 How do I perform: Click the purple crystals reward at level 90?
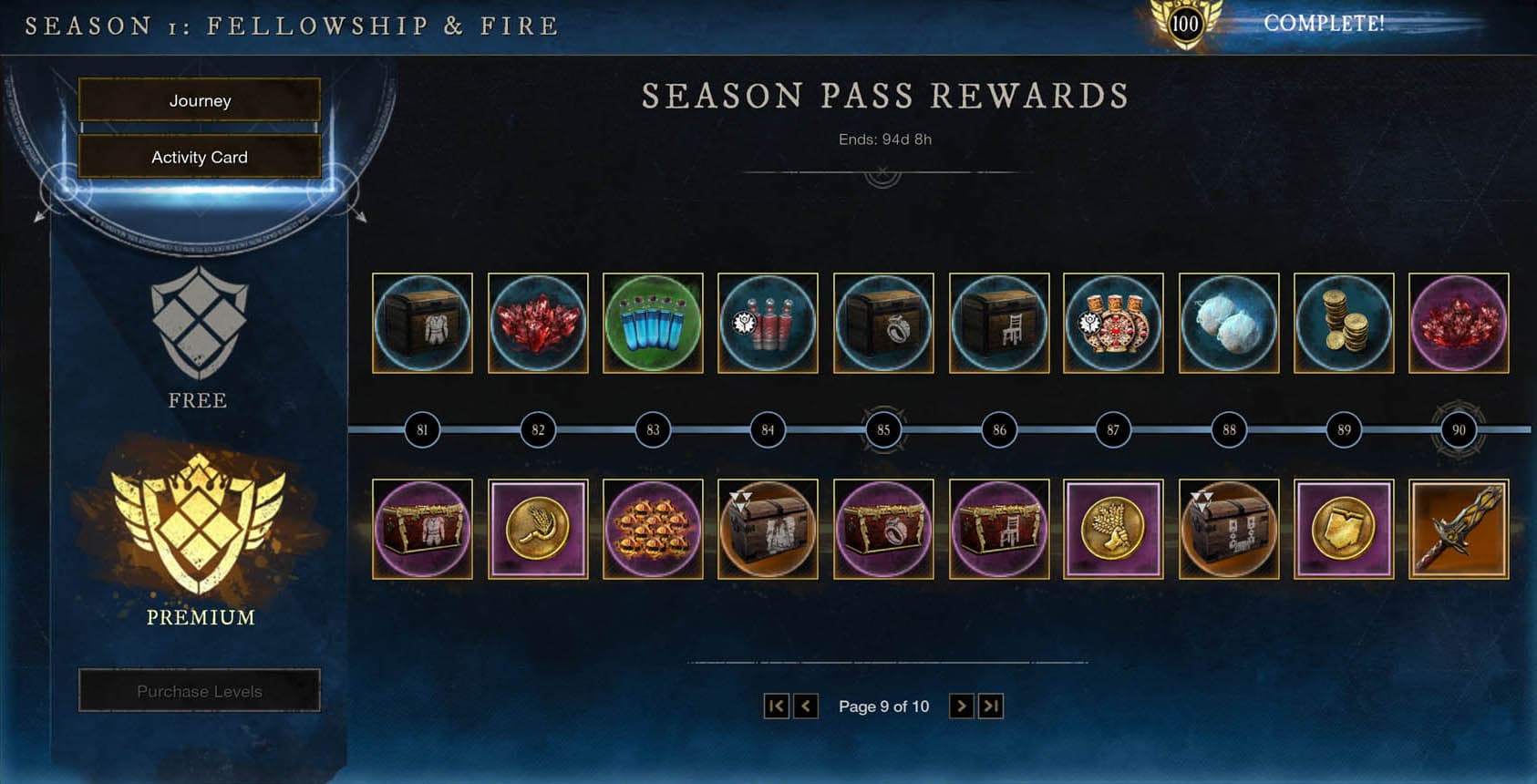[x=1459, y=324]
